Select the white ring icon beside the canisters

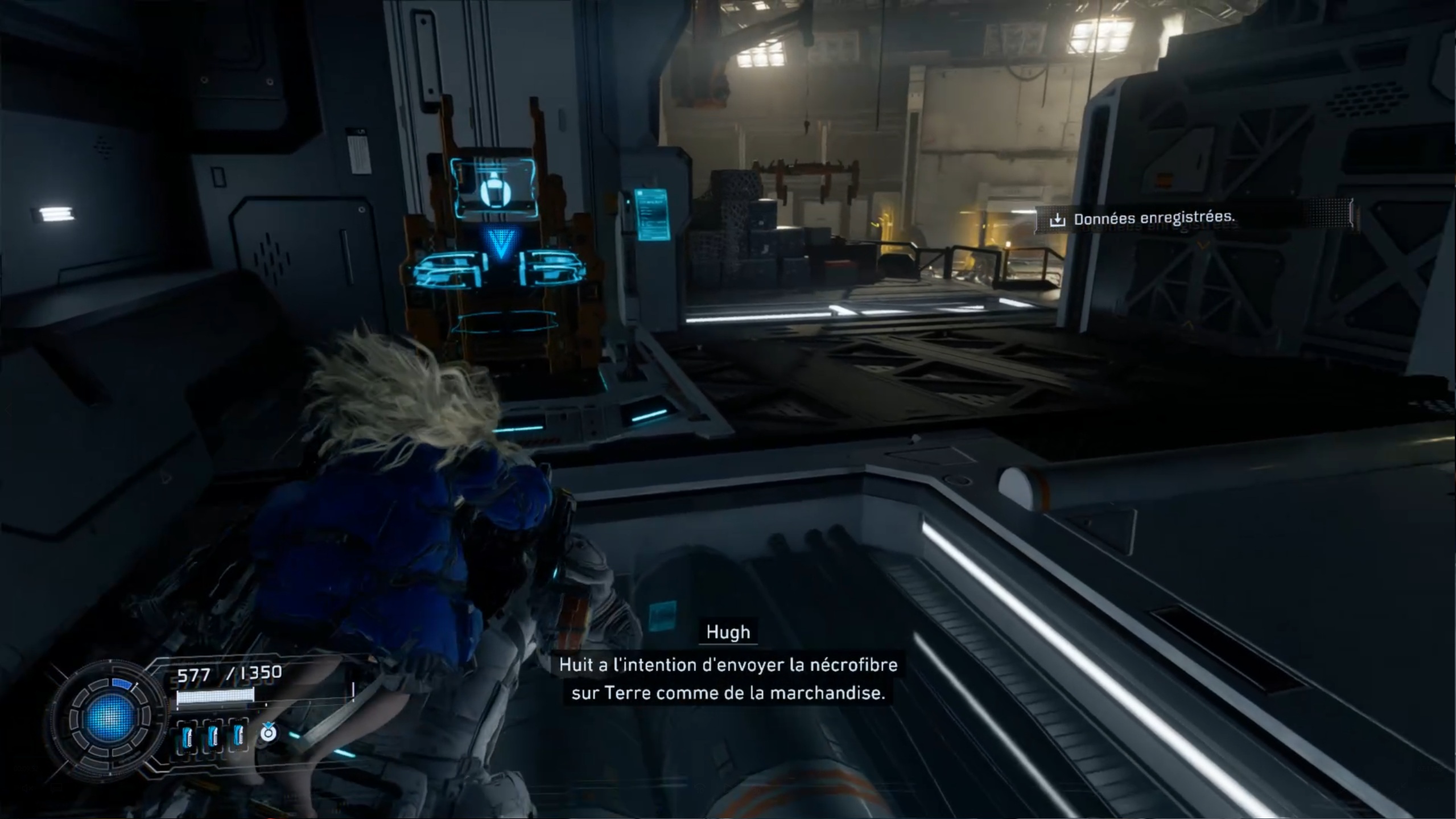point(268,732)
